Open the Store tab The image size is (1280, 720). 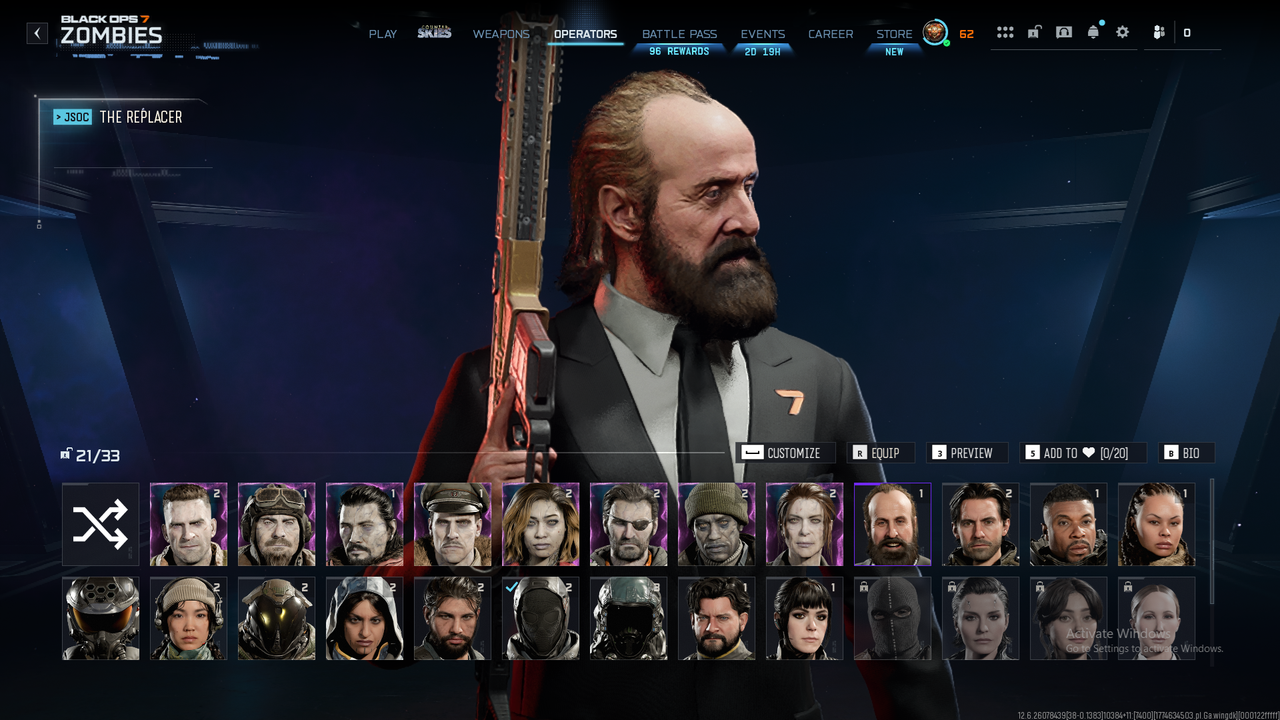coord(894,34)
